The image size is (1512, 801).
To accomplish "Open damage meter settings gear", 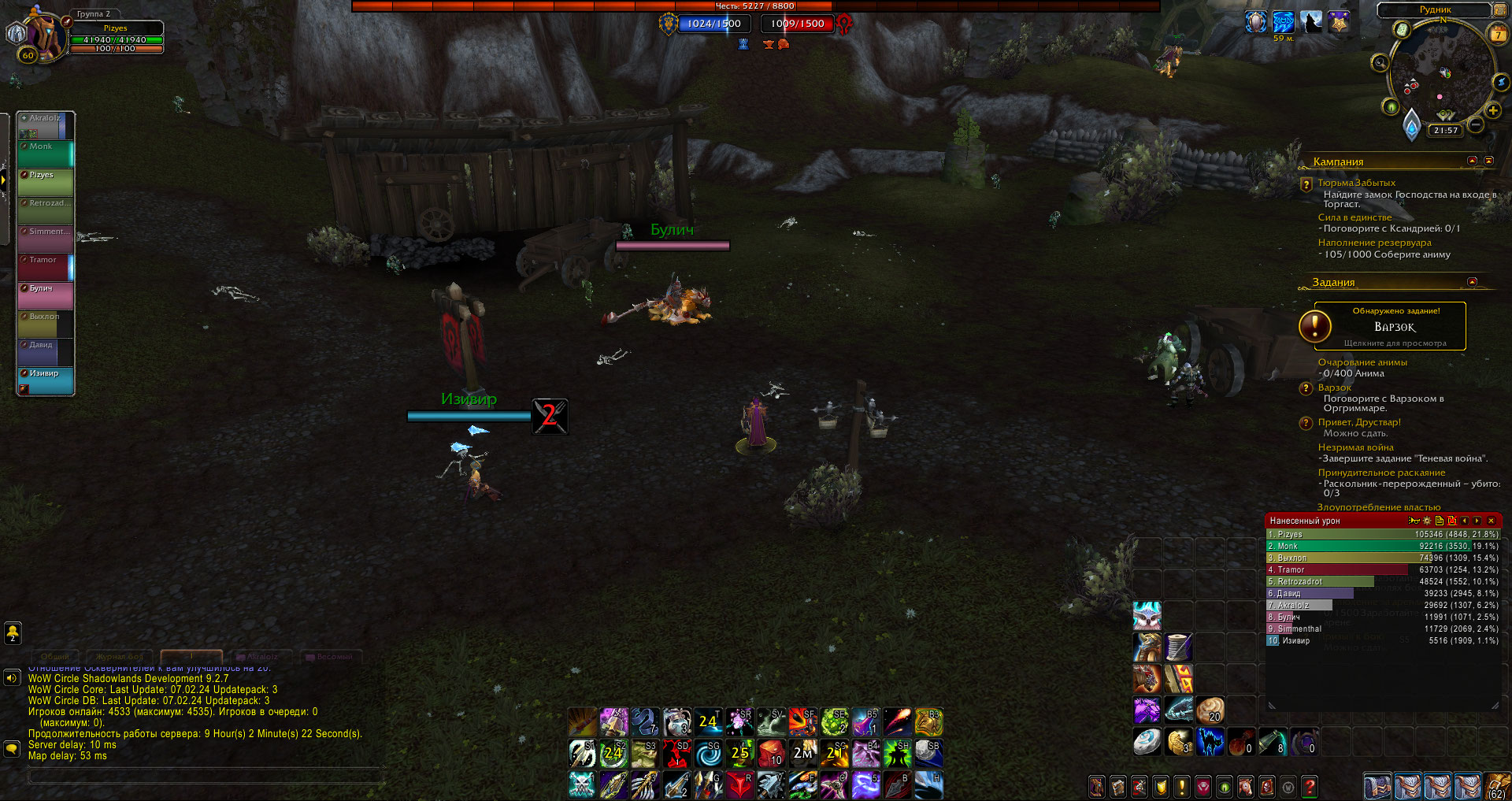I will [x=1427, y=521].
